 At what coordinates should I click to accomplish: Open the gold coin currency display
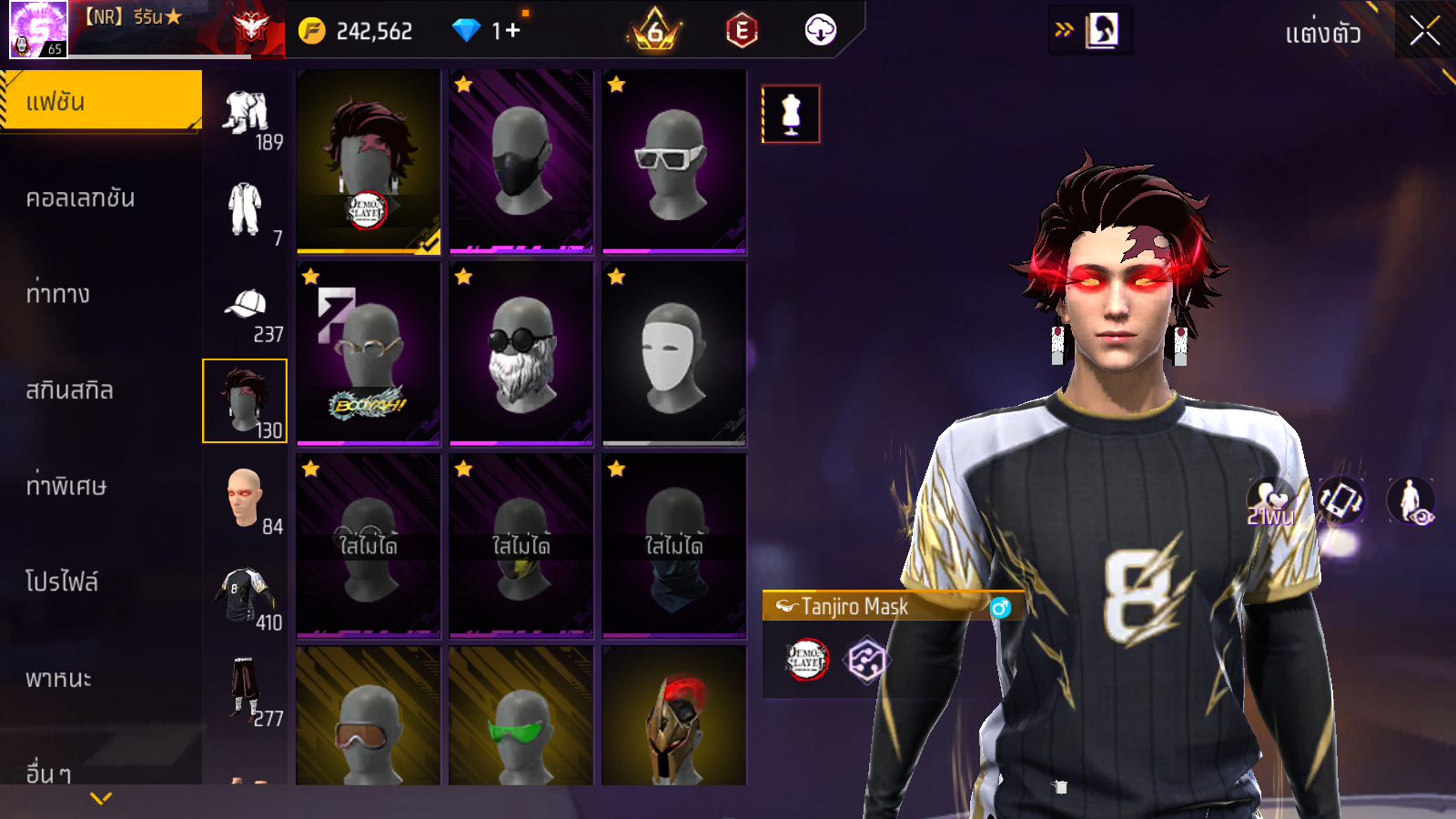pos(357,31)
